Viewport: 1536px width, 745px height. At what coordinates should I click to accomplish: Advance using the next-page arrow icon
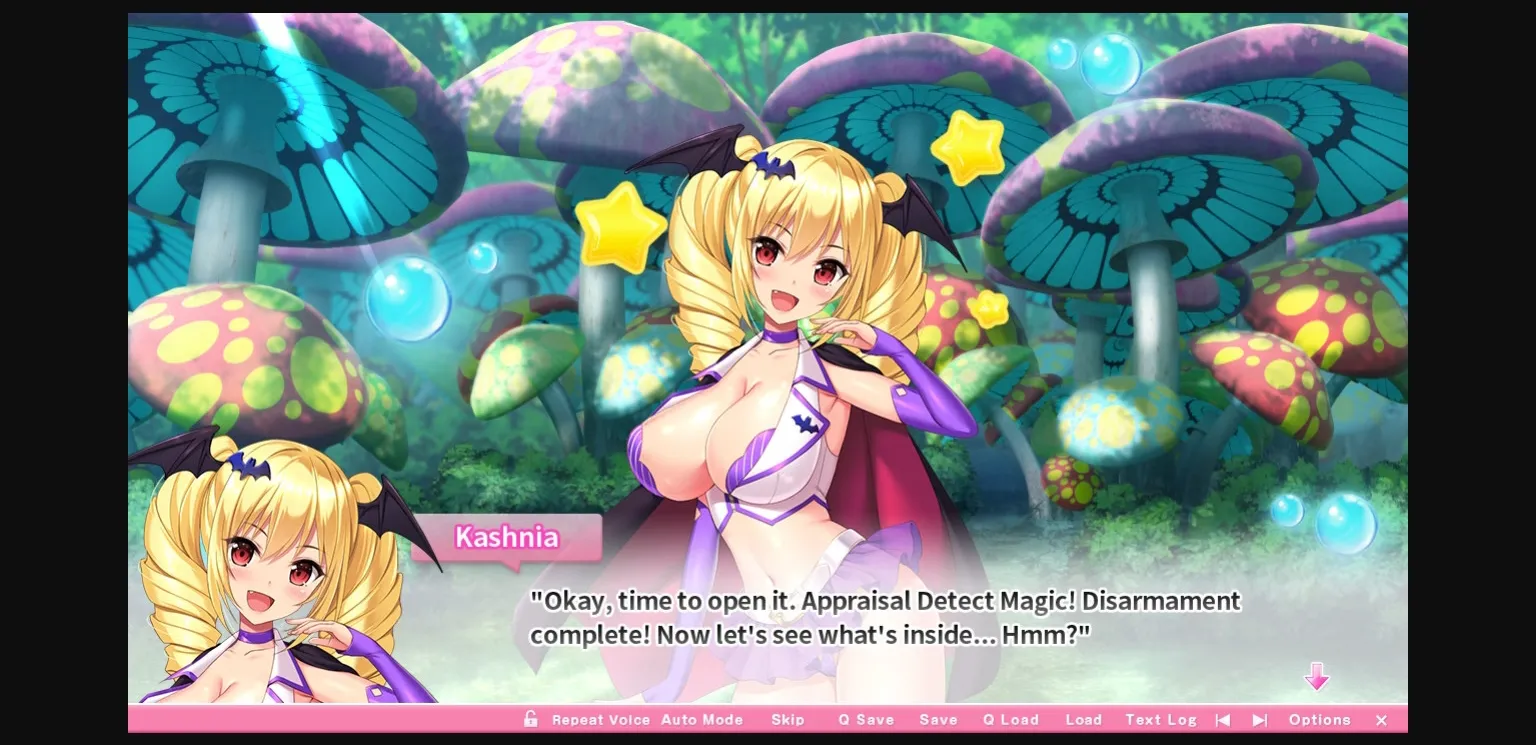click(x=1259, y=719)
